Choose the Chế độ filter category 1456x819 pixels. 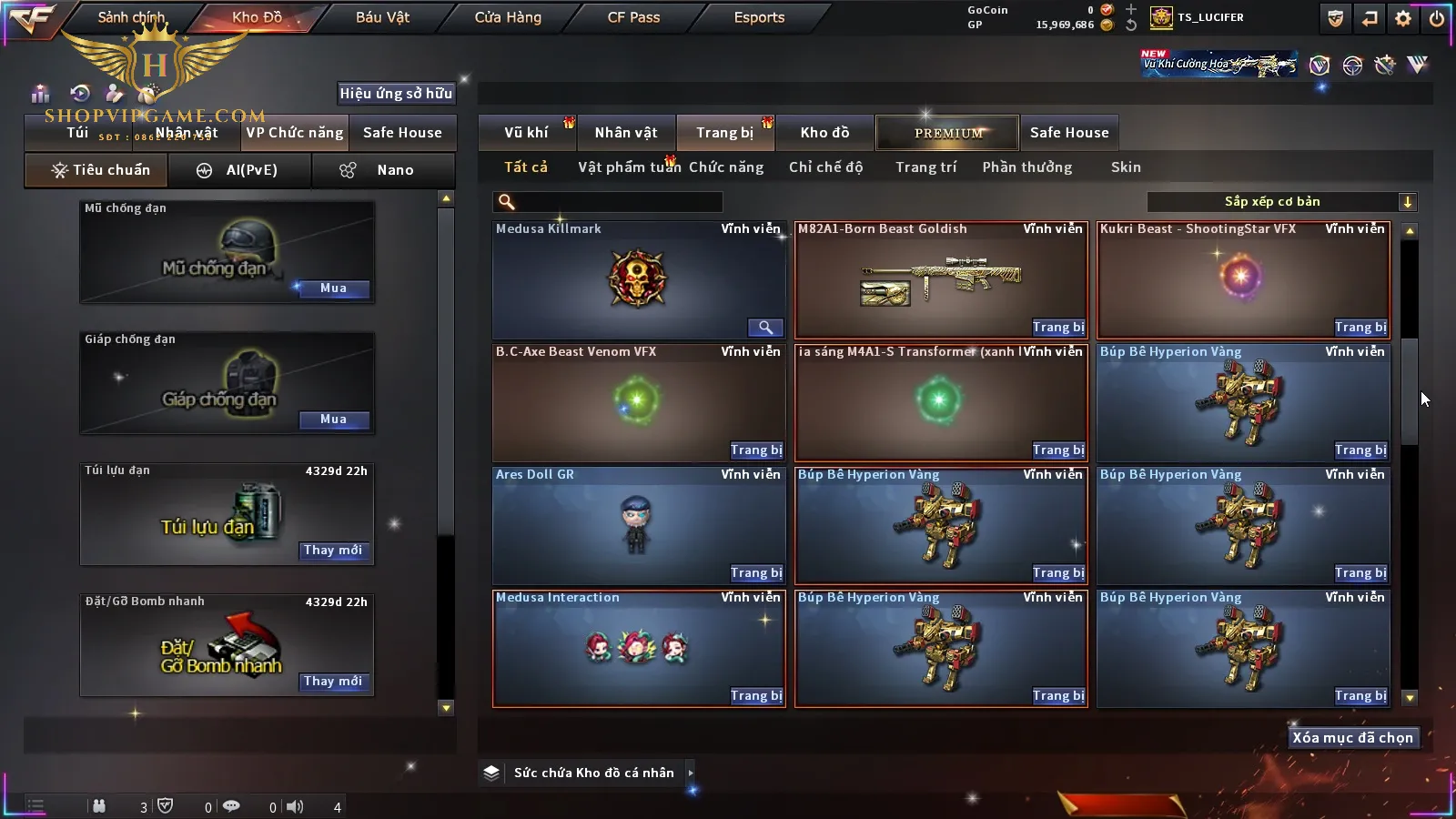[x=825, y=167]
